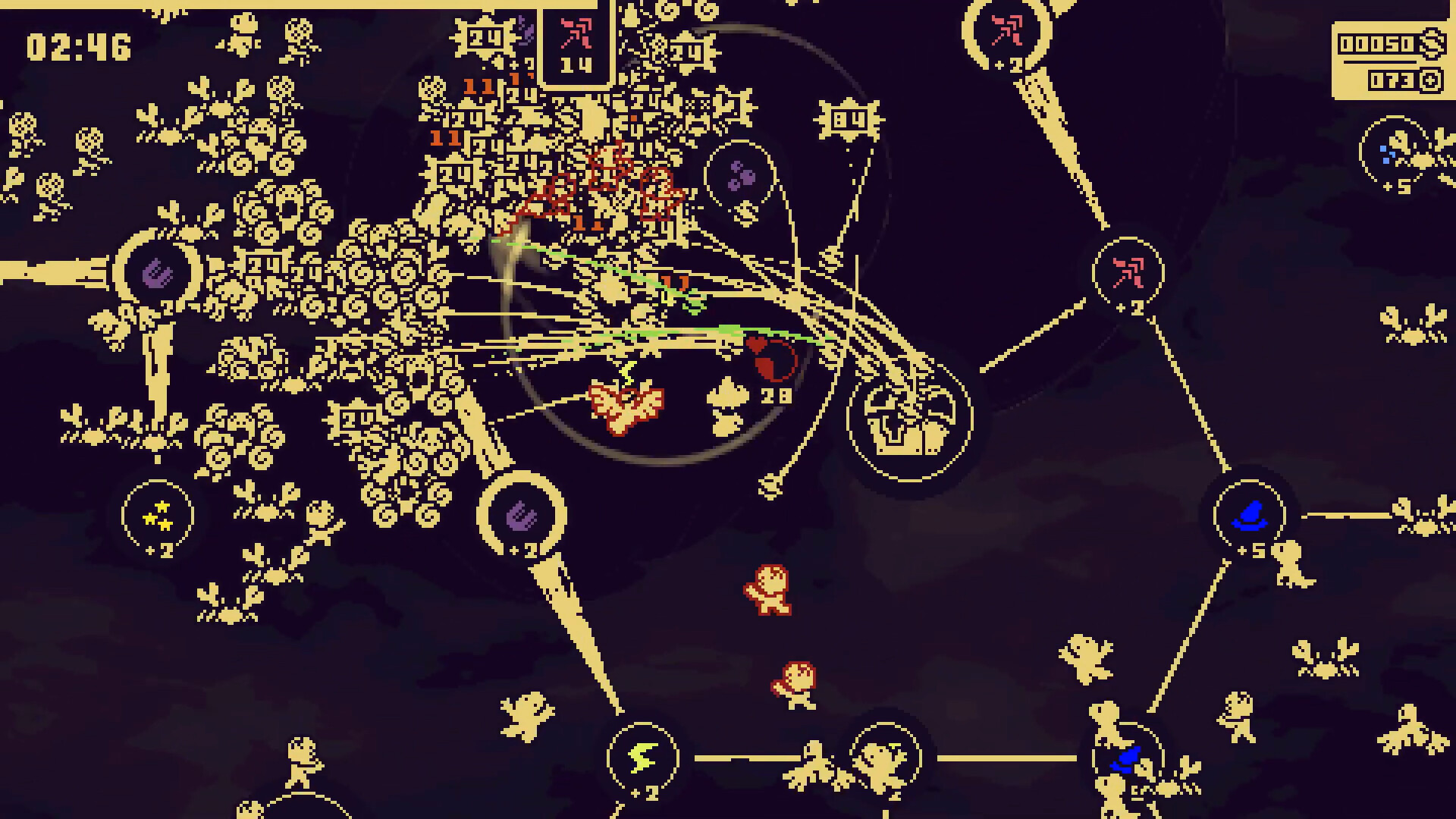Screen dimensions: 1456x819
Task: Select the yellow stars node in the lower left
Action: (x=158, y=516)
